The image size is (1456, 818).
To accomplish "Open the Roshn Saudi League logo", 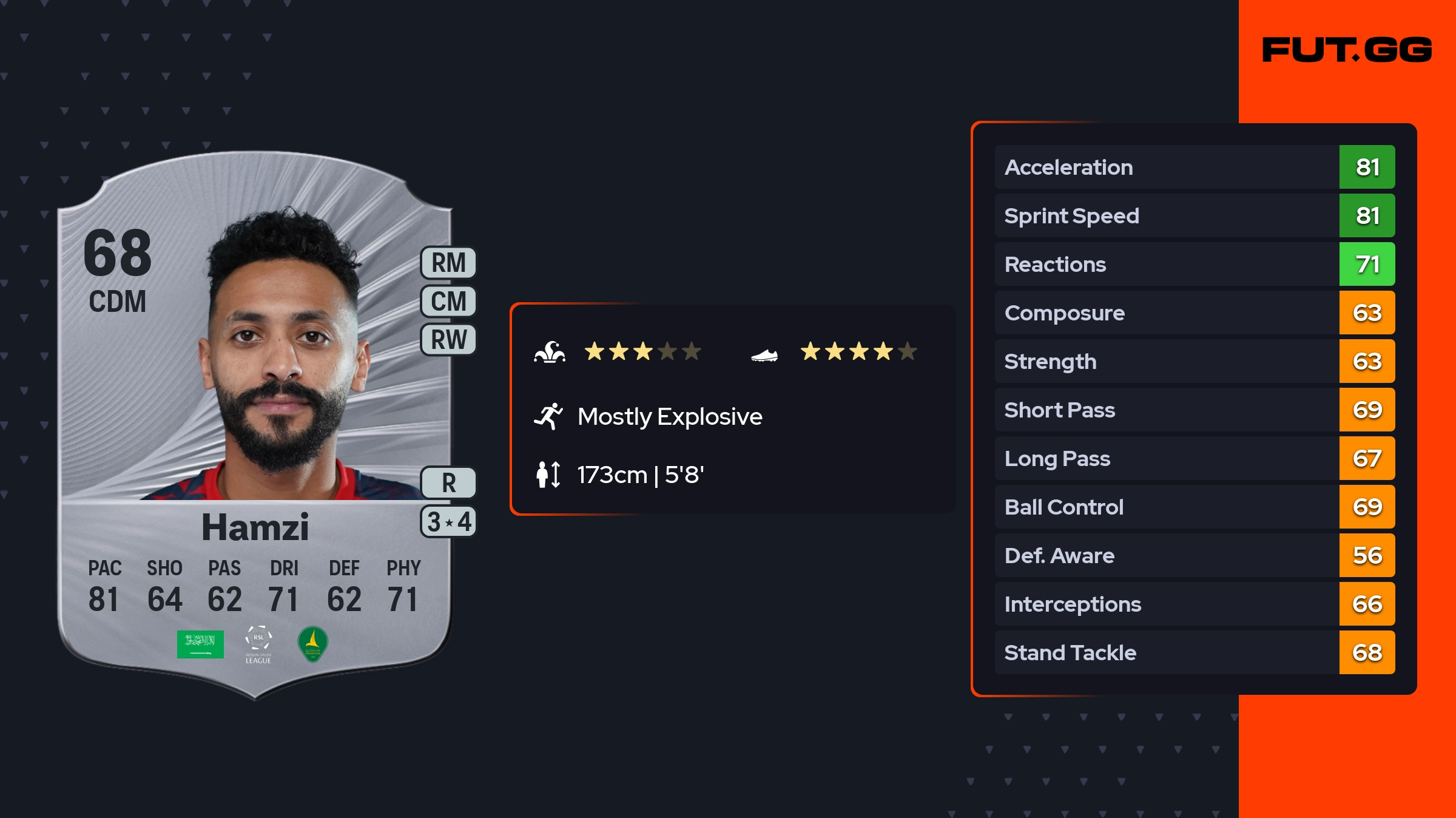I will click(x=258, y=644).
